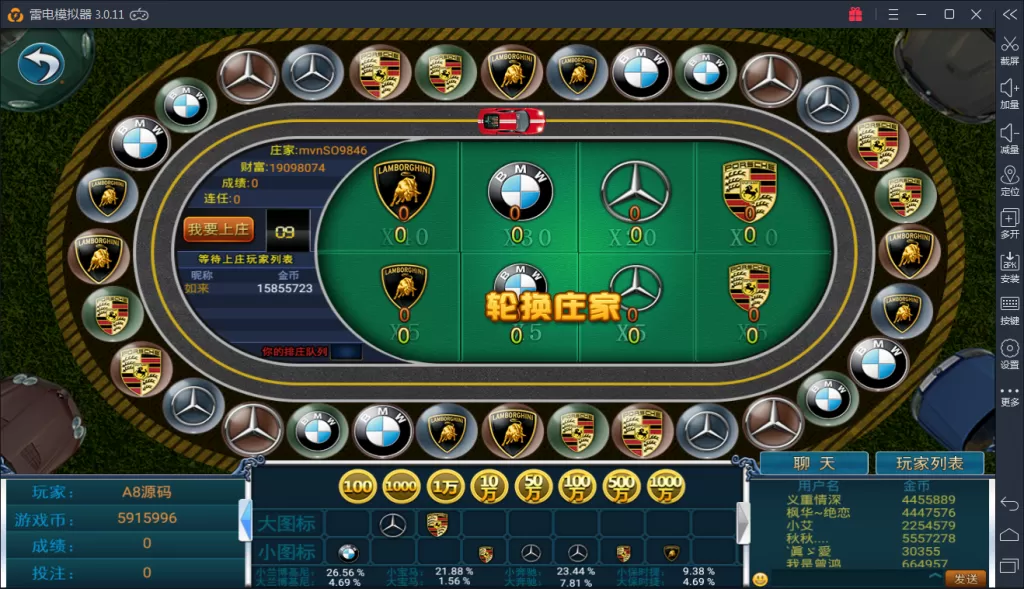Select the 500万 betting chip
1024x589 pixels.
point(622,486)
